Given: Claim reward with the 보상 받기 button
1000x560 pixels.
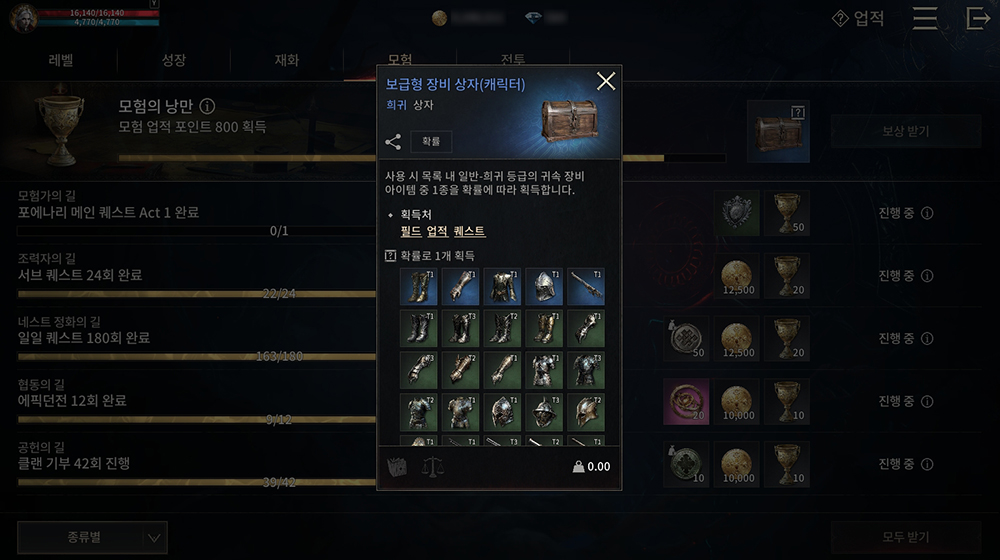Looking at the screenshot, I should click(905, 131).
